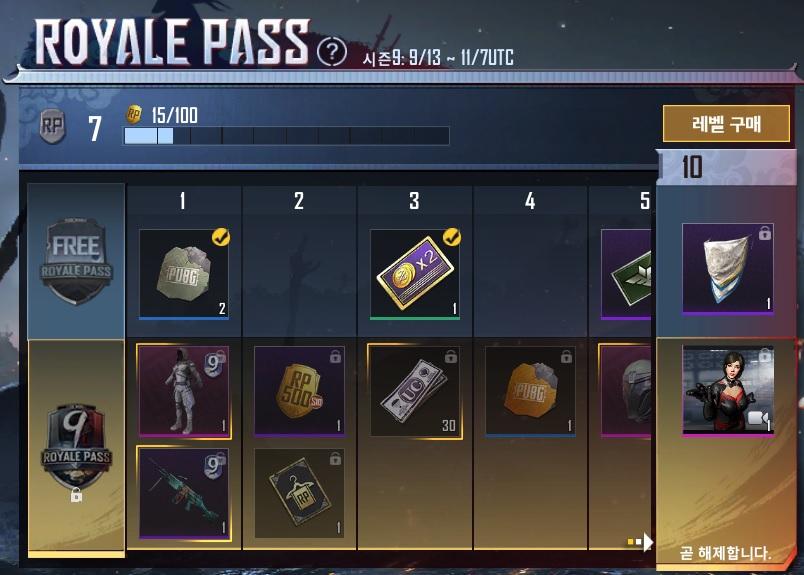Preview the level 10 female character reward
The image size is (804, 575).
[x=727, y=390]
